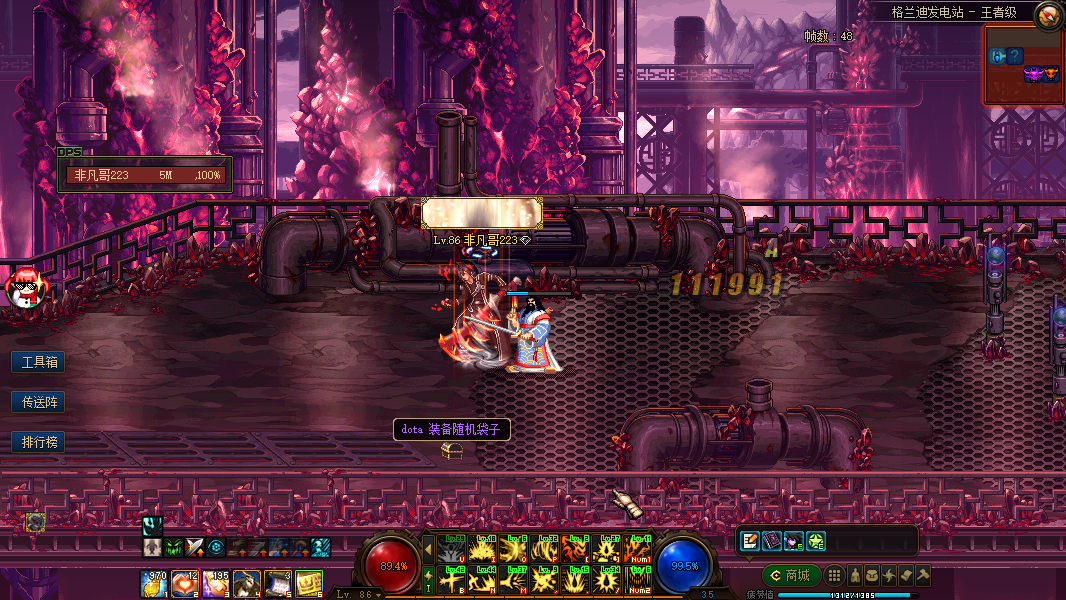Toggle the skill bar left arrow
This screenshot has width=1066, height=600.
click(x=428, y=548)
